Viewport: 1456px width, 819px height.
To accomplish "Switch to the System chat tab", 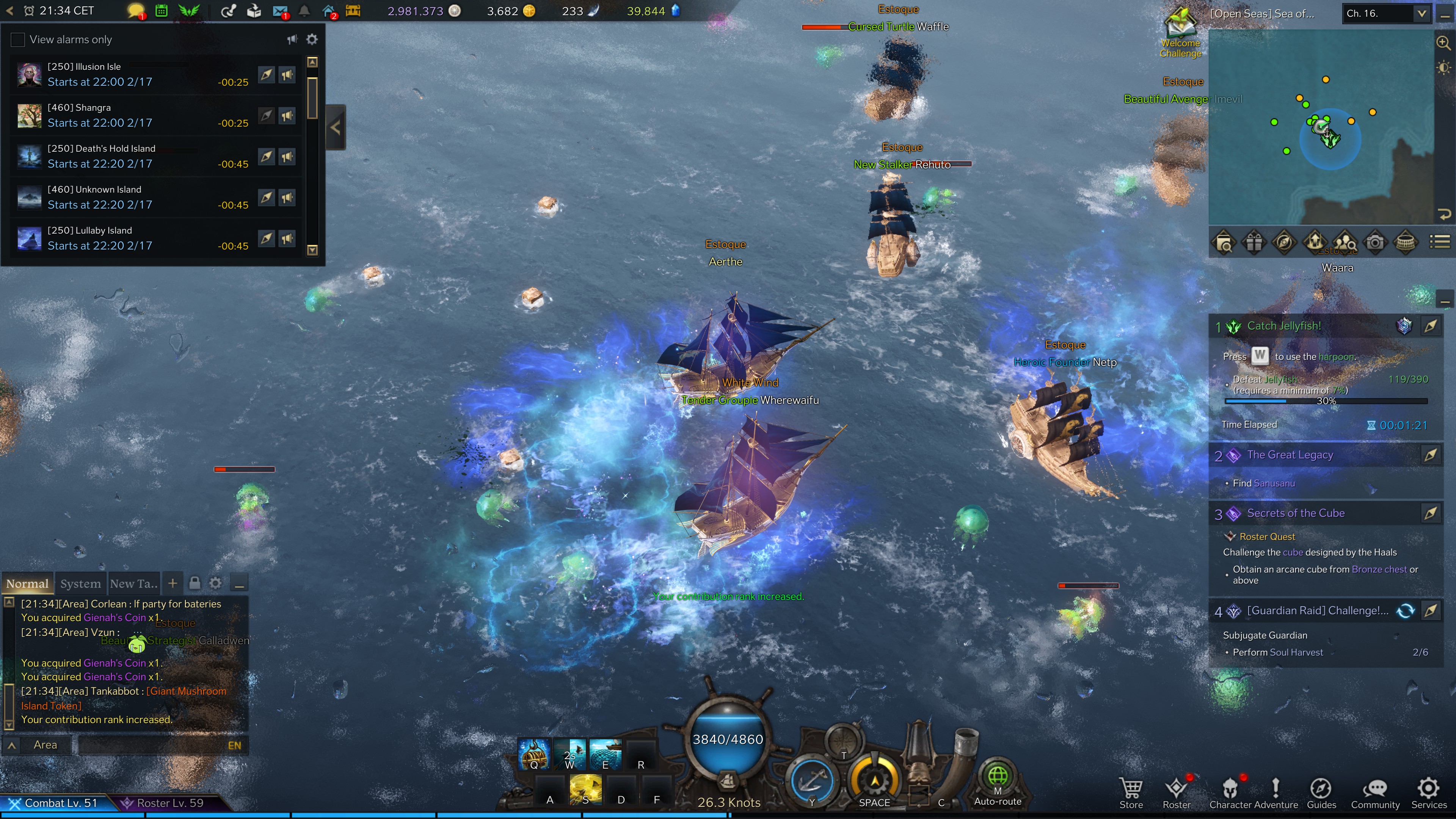I will pyautogui.click(x=80, y=584).
